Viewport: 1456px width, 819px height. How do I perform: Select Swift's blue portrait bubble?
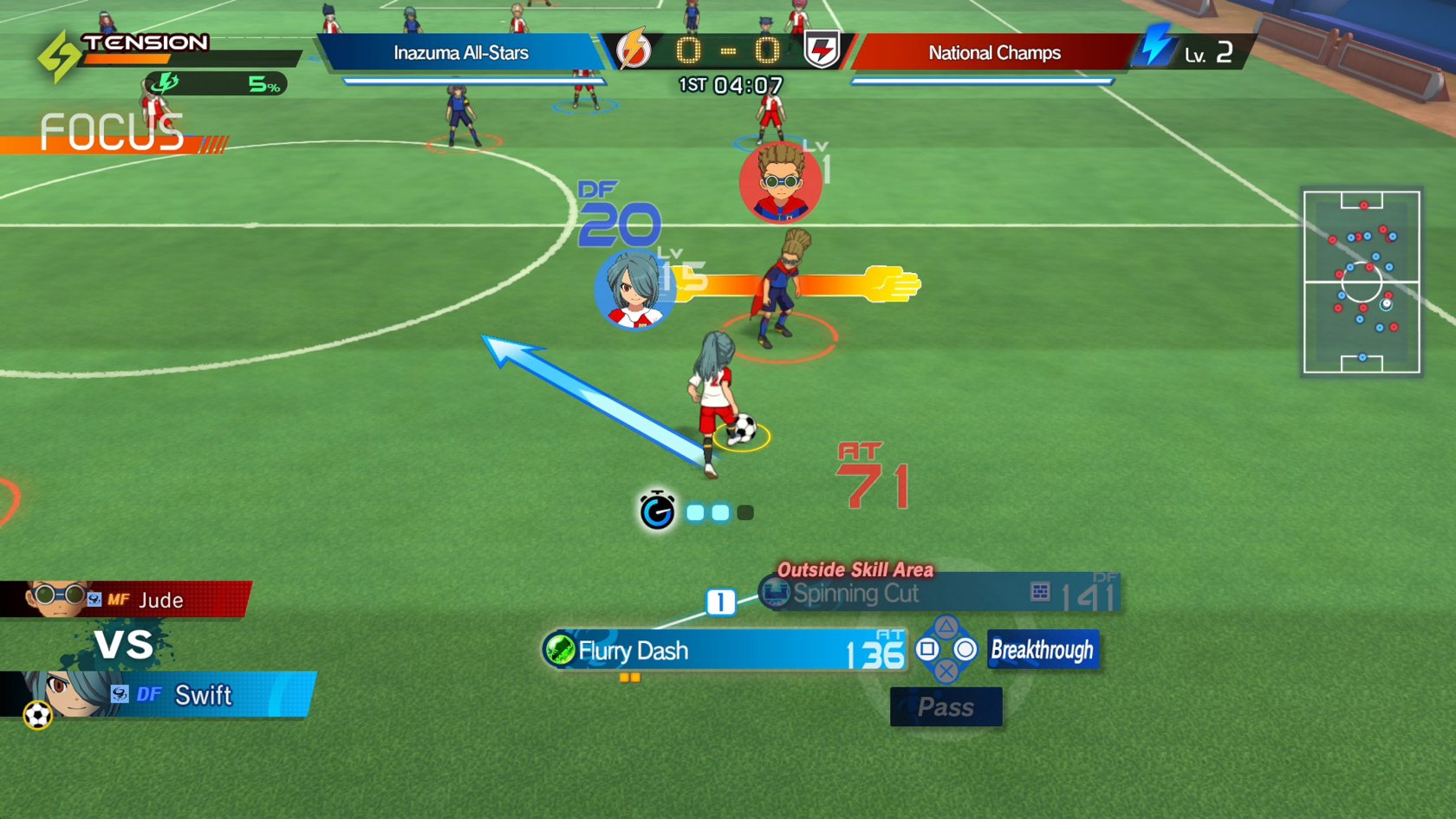[x=634, y=291]
